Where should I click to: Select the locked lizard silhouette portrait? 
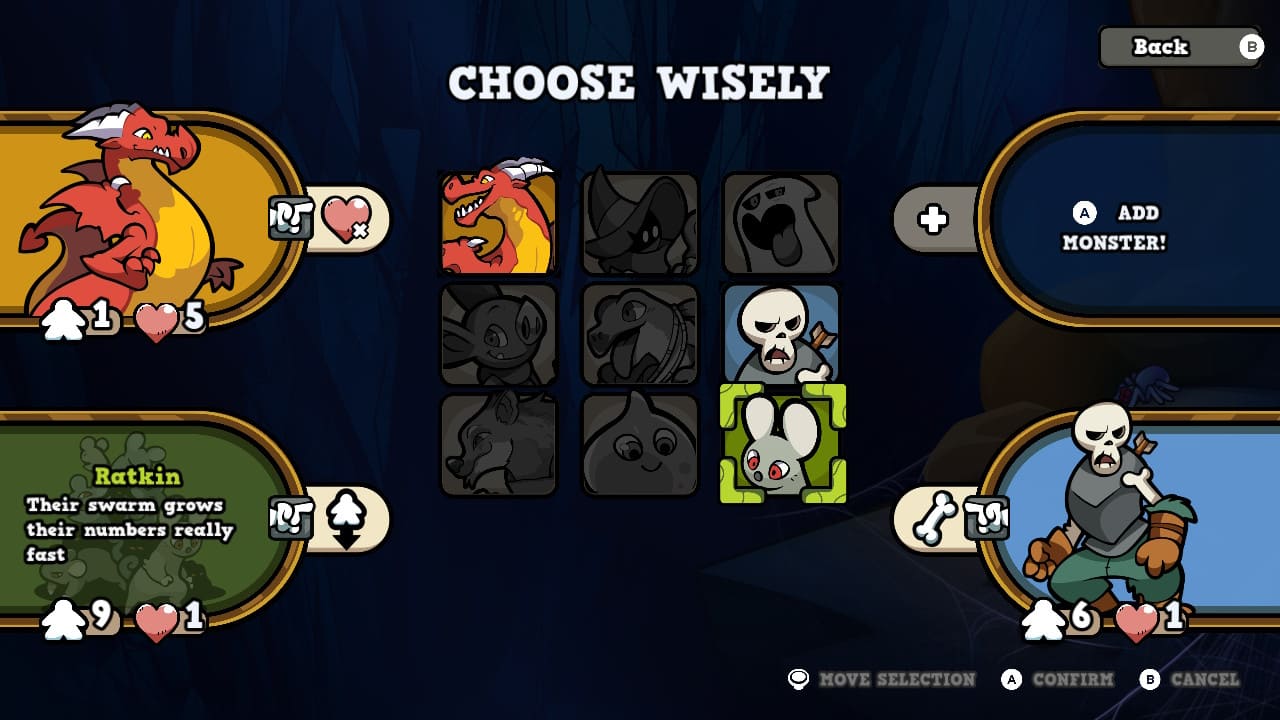[638, 335]
